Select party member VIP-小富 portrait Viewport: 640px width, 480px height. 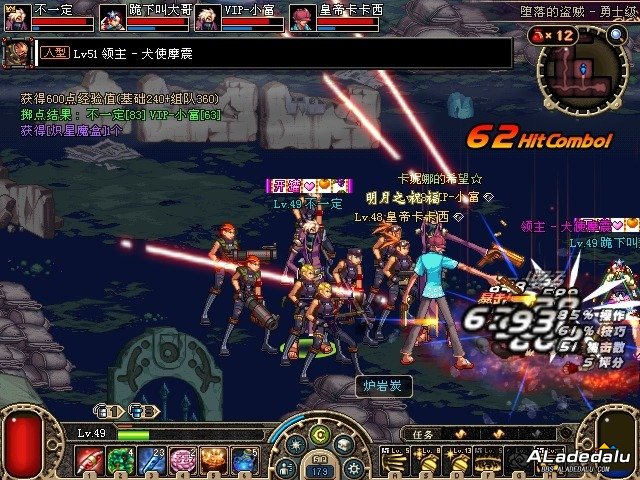207,18
